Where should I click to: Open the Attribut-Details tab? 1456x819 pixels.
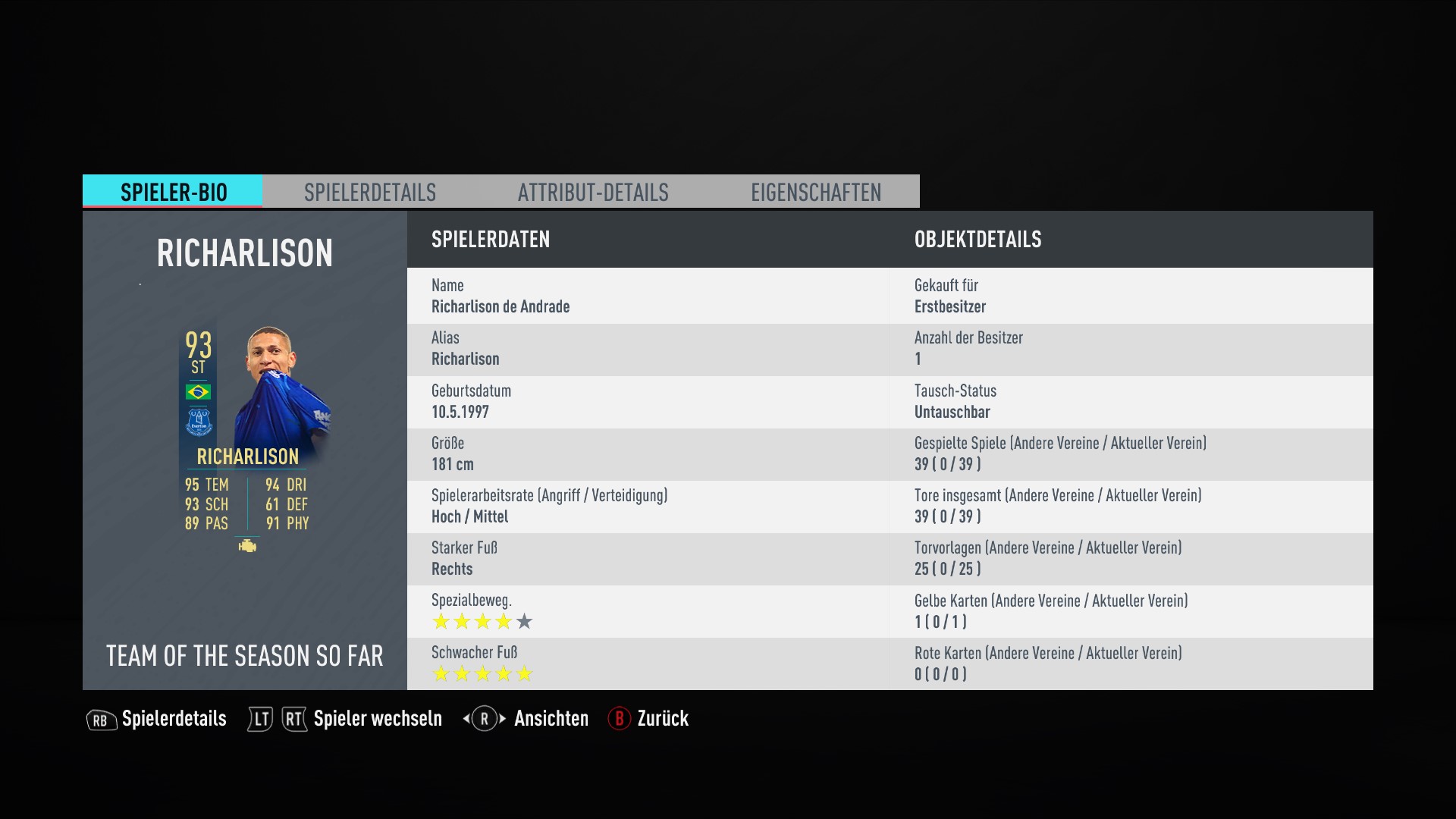pyautogui.click(x=593, y=192)
